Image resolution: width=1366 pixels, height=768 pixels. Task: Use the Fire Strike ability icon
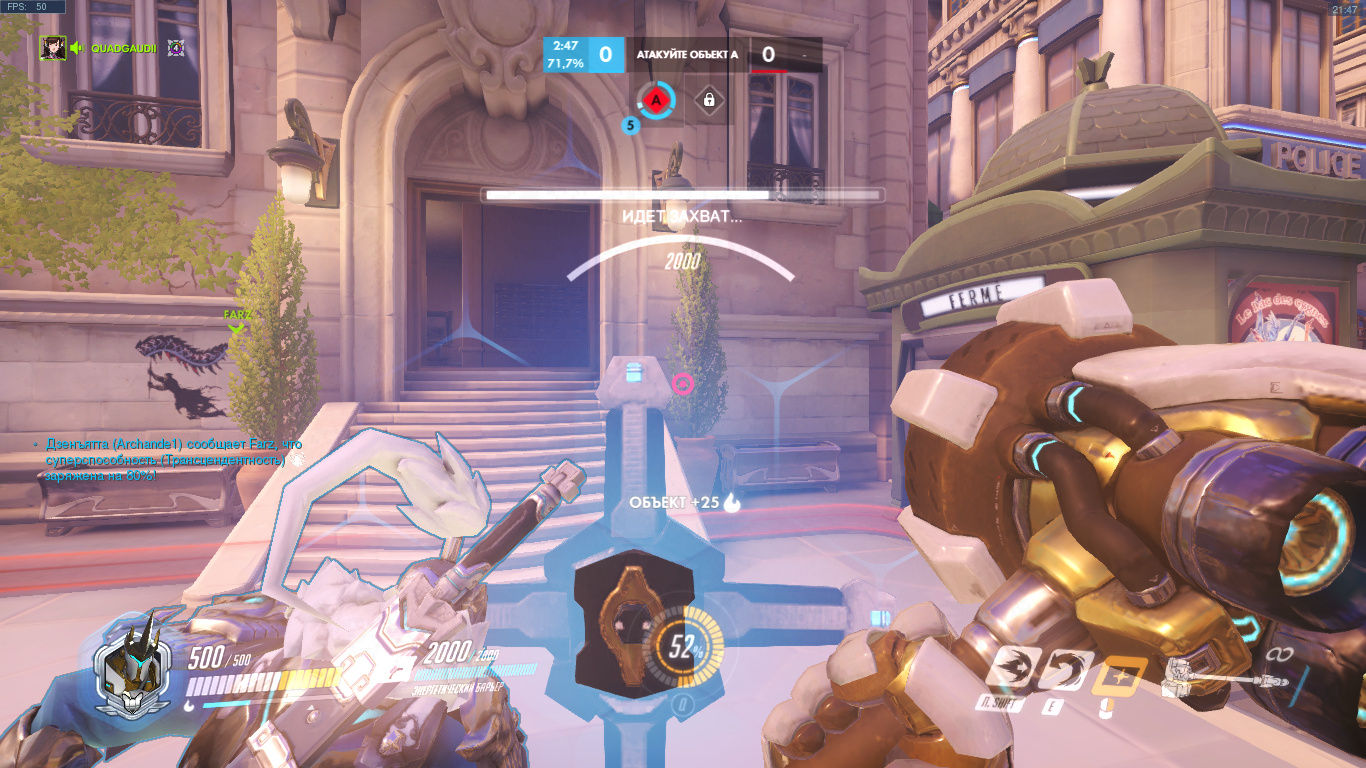1064,670
